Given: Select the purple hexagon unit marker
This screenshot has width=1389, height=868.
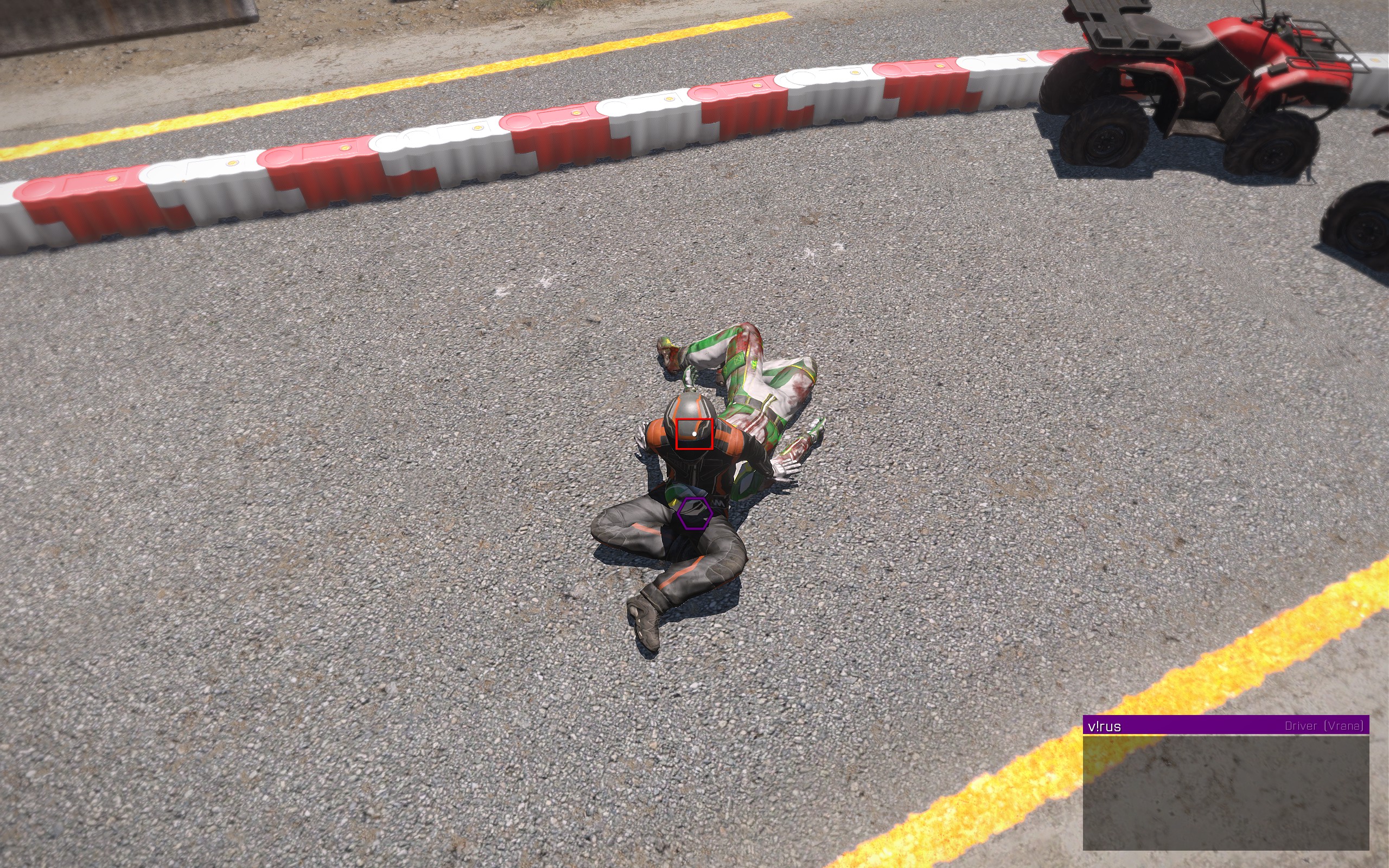Looking at the screenshot, I should [x=694, y=513].
